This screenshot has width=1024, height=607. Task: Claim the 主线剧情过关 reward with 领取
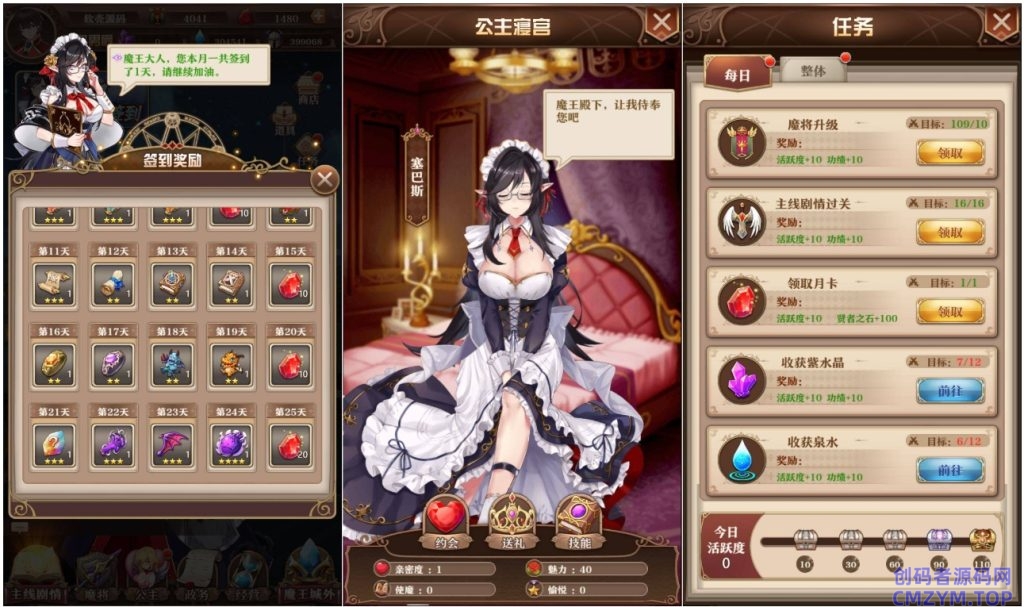pos(949,232)
